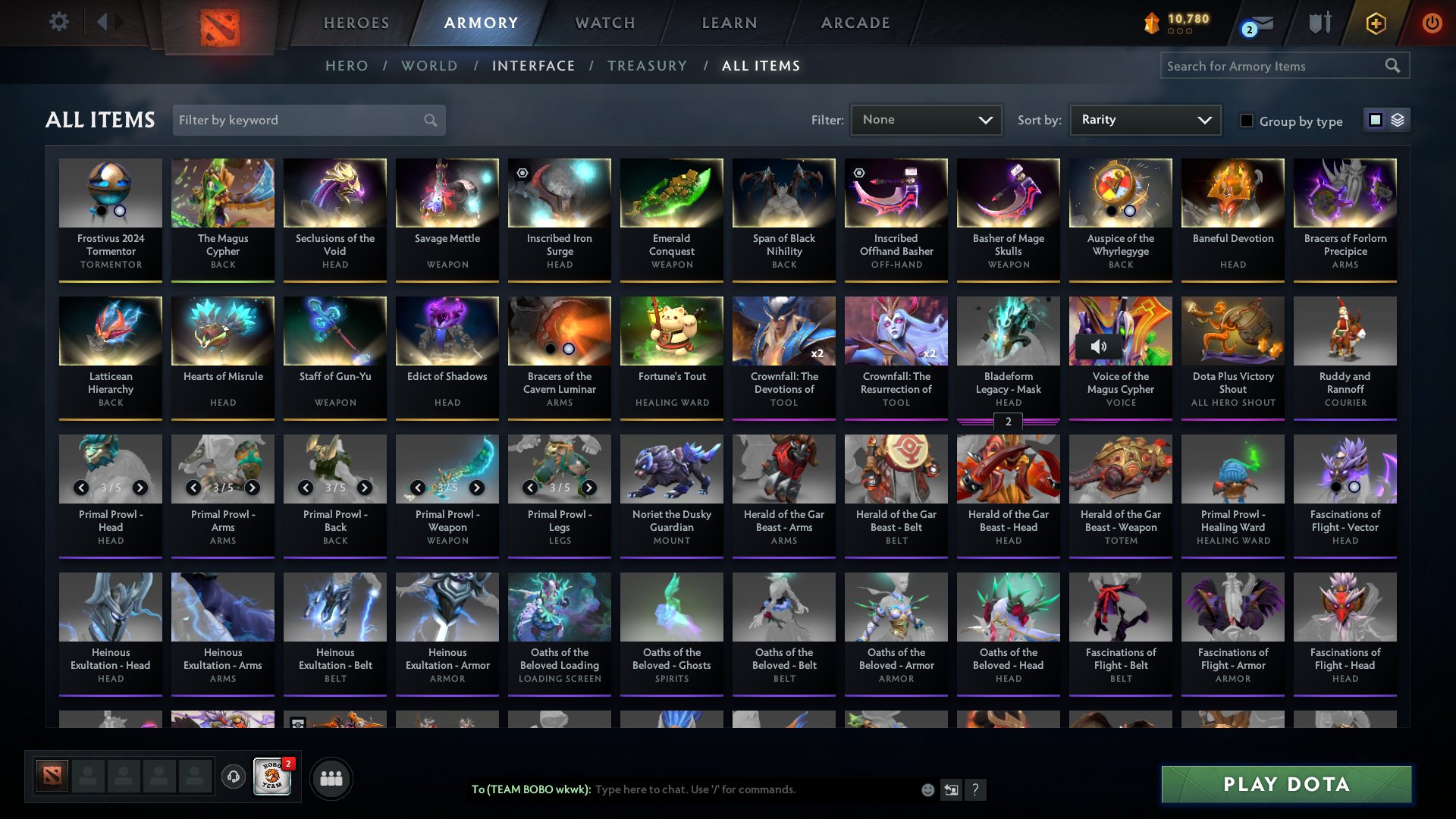Image resolution: width=1456 pixels, height=819 pixels.
Task: Open friends list with the people icon
Action: click(x=331, y=778)
